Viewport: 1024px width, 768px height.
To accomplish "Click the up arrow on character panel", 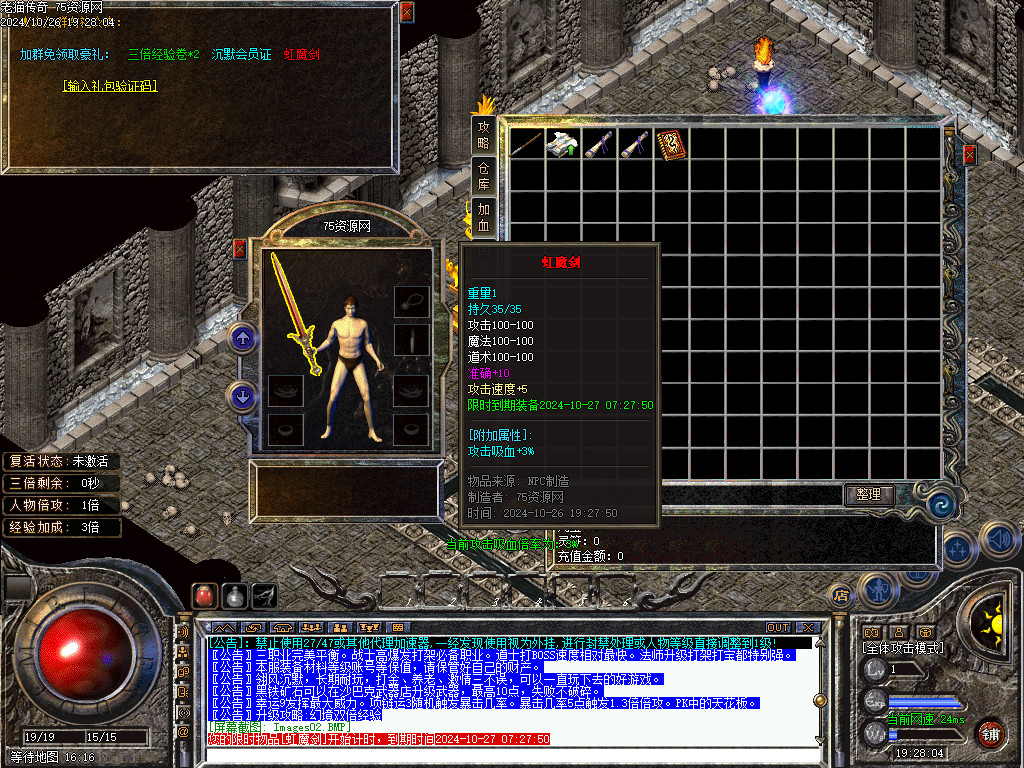I will 242,338.
